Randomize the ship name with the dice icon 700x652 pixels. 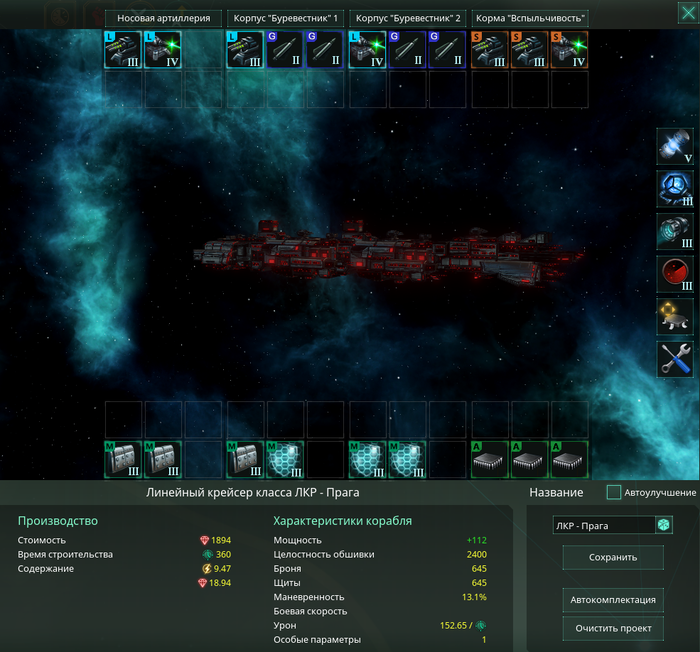tap(663, 525)
